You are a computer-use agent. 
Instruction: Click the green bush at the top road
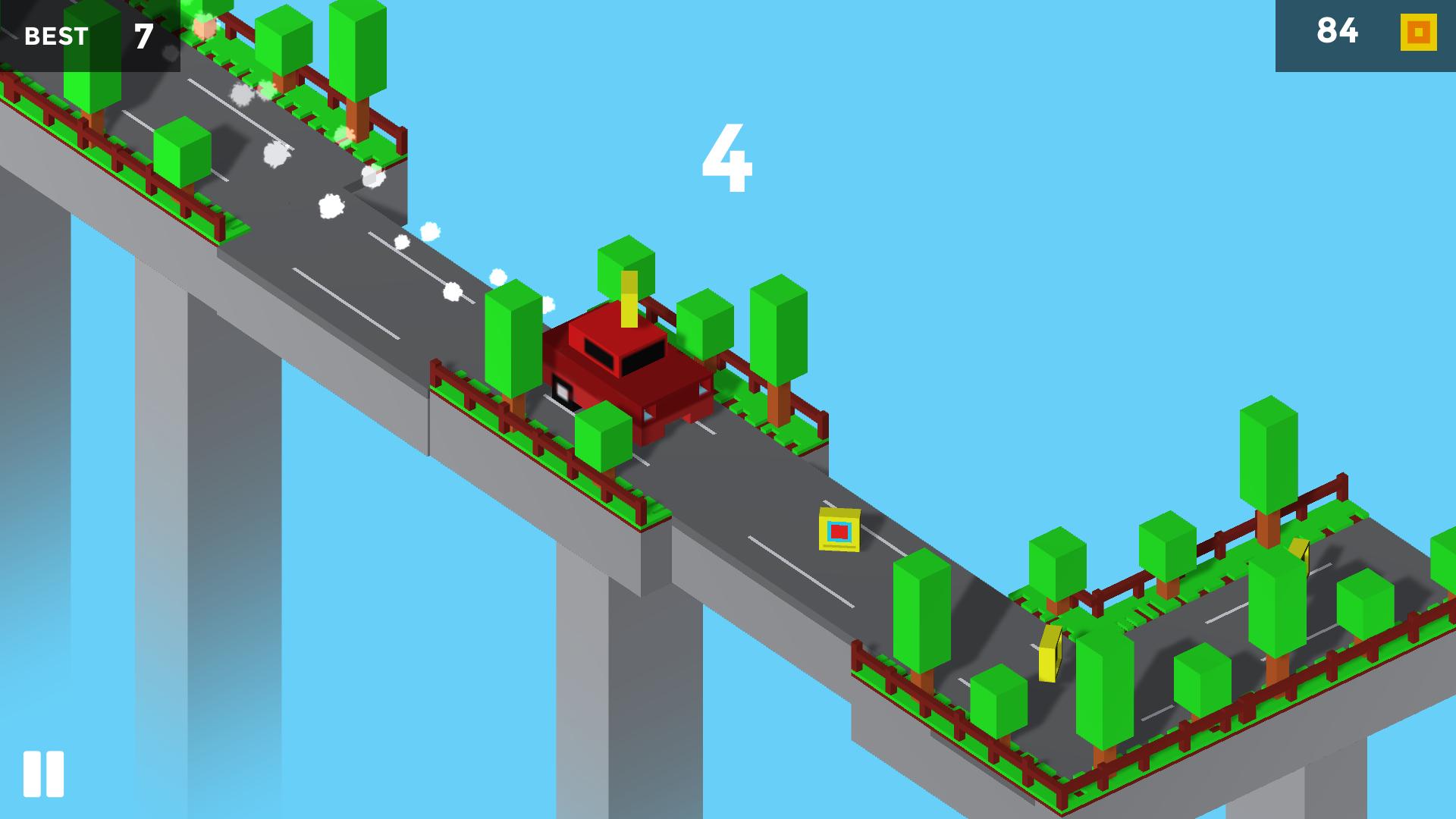pyautogui.click(x=182, y=152)
